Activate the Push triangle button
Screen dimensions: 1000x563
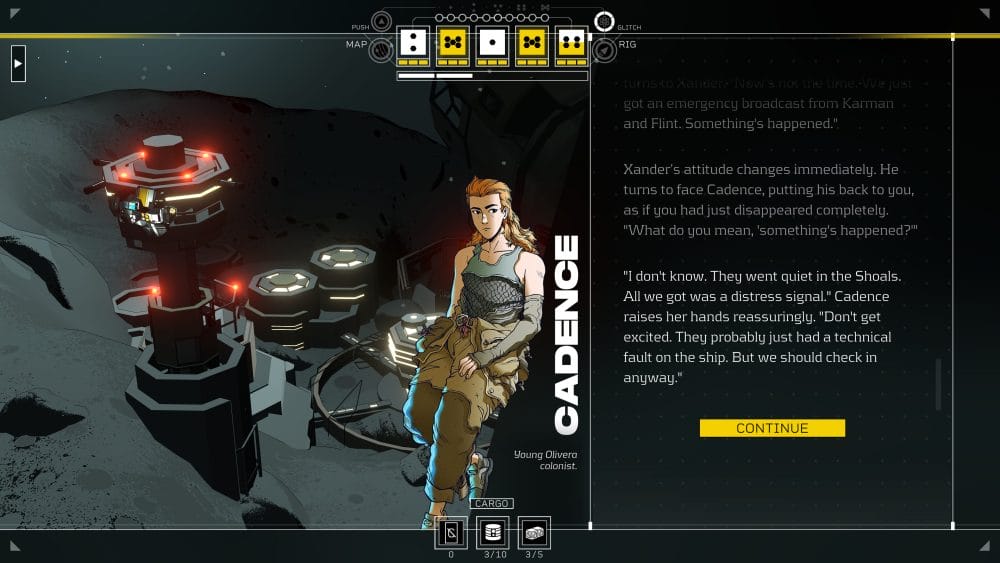point(381,21)
